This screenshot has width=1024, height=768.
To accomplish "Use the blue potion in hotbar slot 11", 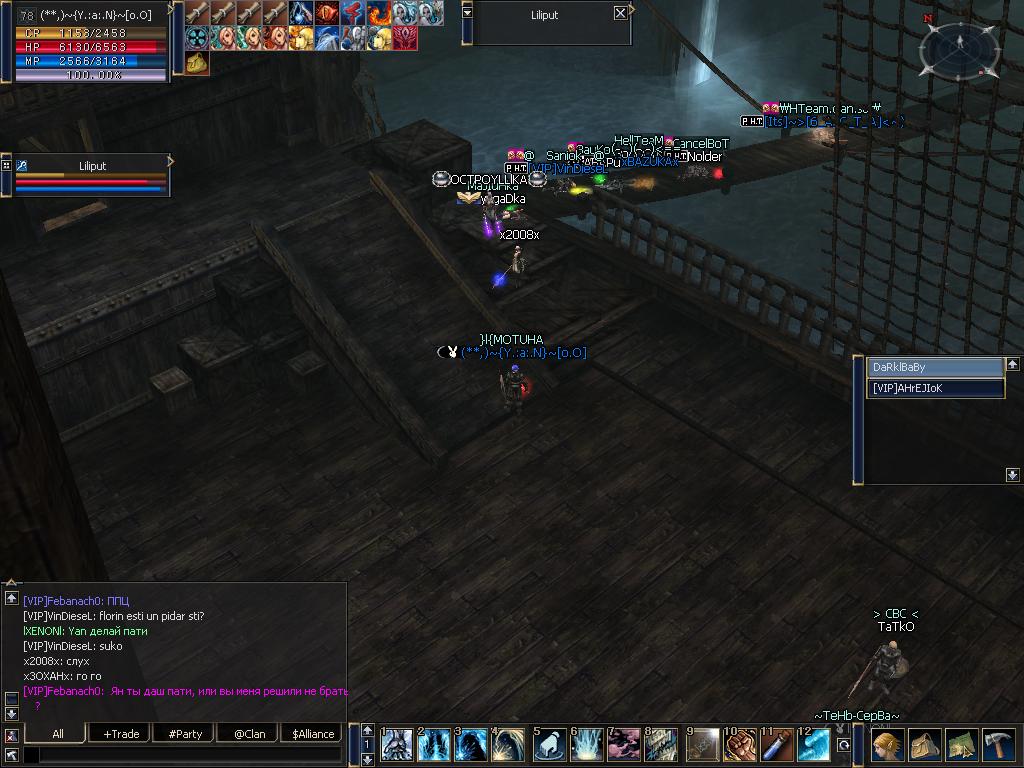I will point(777,746).
